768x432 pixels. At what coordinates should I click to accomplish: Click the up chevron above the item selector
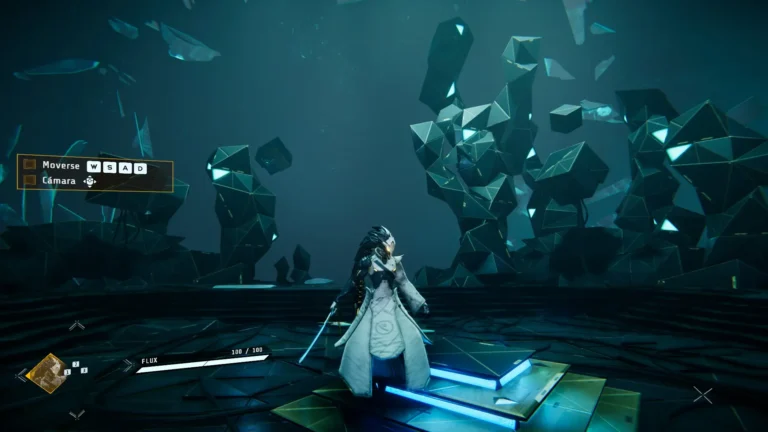tap(77, 325)
